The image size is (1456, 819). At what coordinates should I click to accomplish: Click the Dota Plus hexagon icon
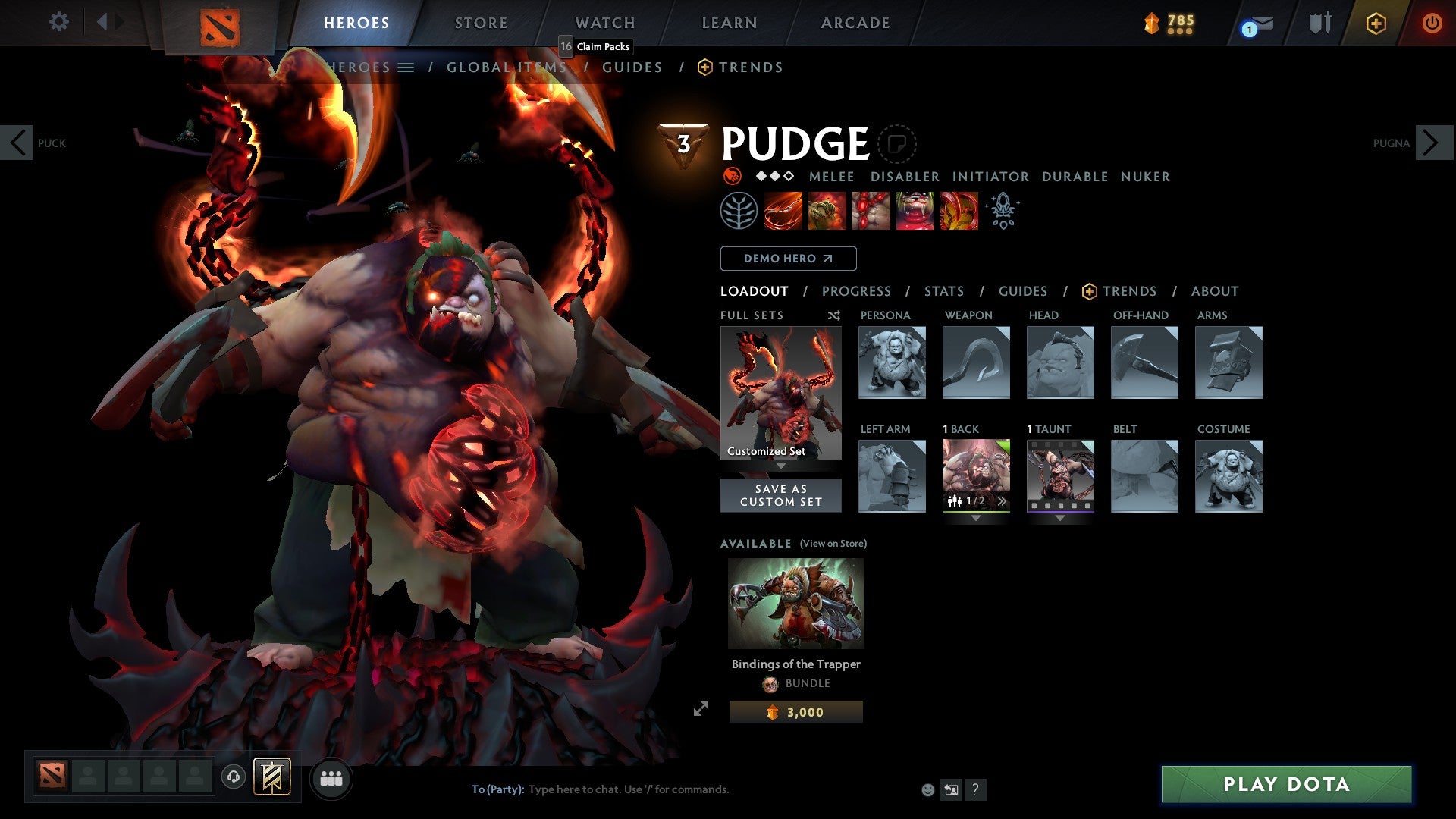[x=1375, y=23]
